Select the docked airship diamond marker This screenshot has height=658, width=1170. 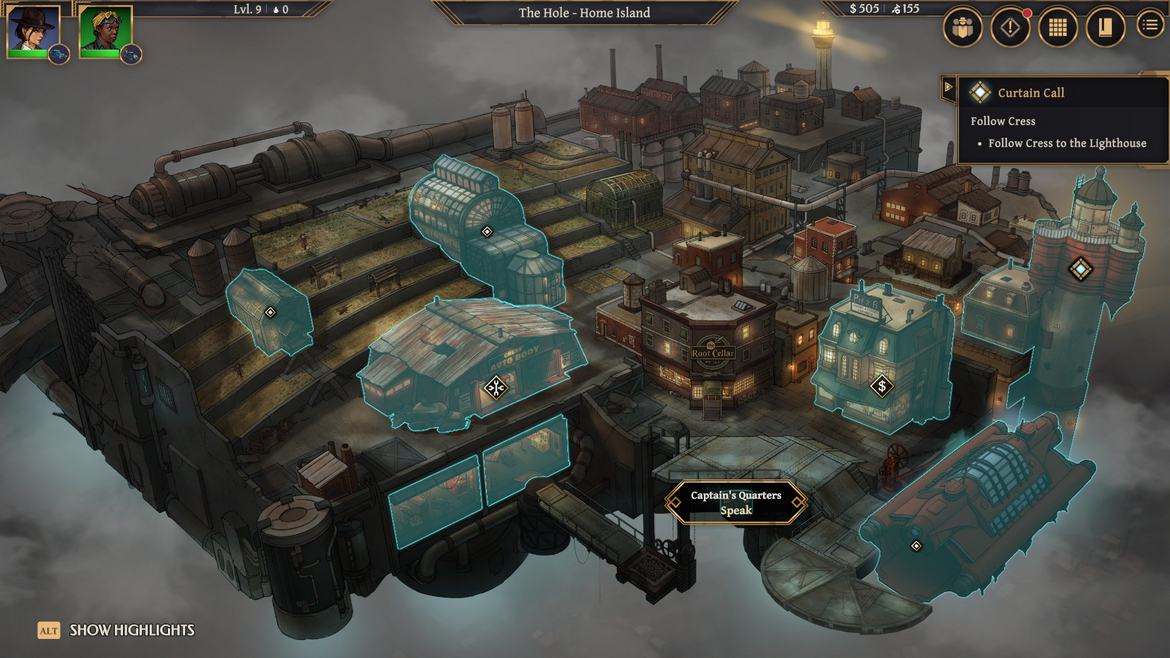coord(916,545)
